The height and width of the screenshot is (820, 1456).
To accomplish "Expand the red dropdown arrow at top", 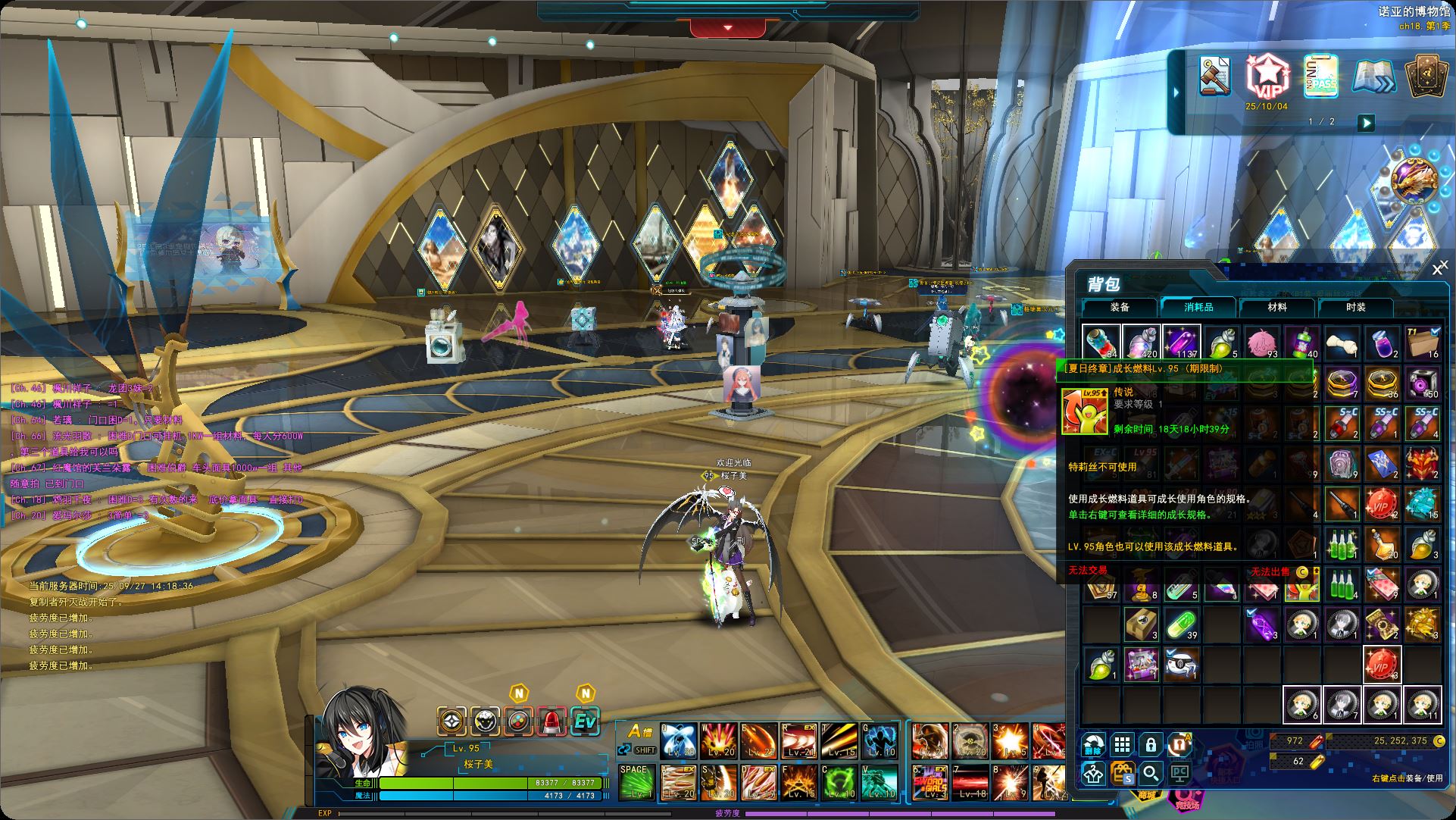I will [x=728, y=28].
